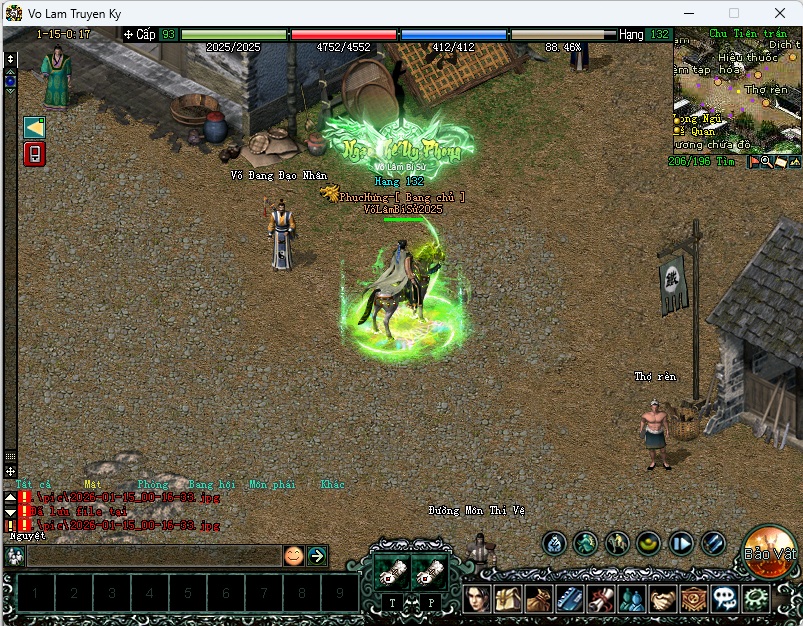The height and width of the screenshot is (626, 803).
Task: Select the right-hand scroll skill slot
Action: pos(430,573)
